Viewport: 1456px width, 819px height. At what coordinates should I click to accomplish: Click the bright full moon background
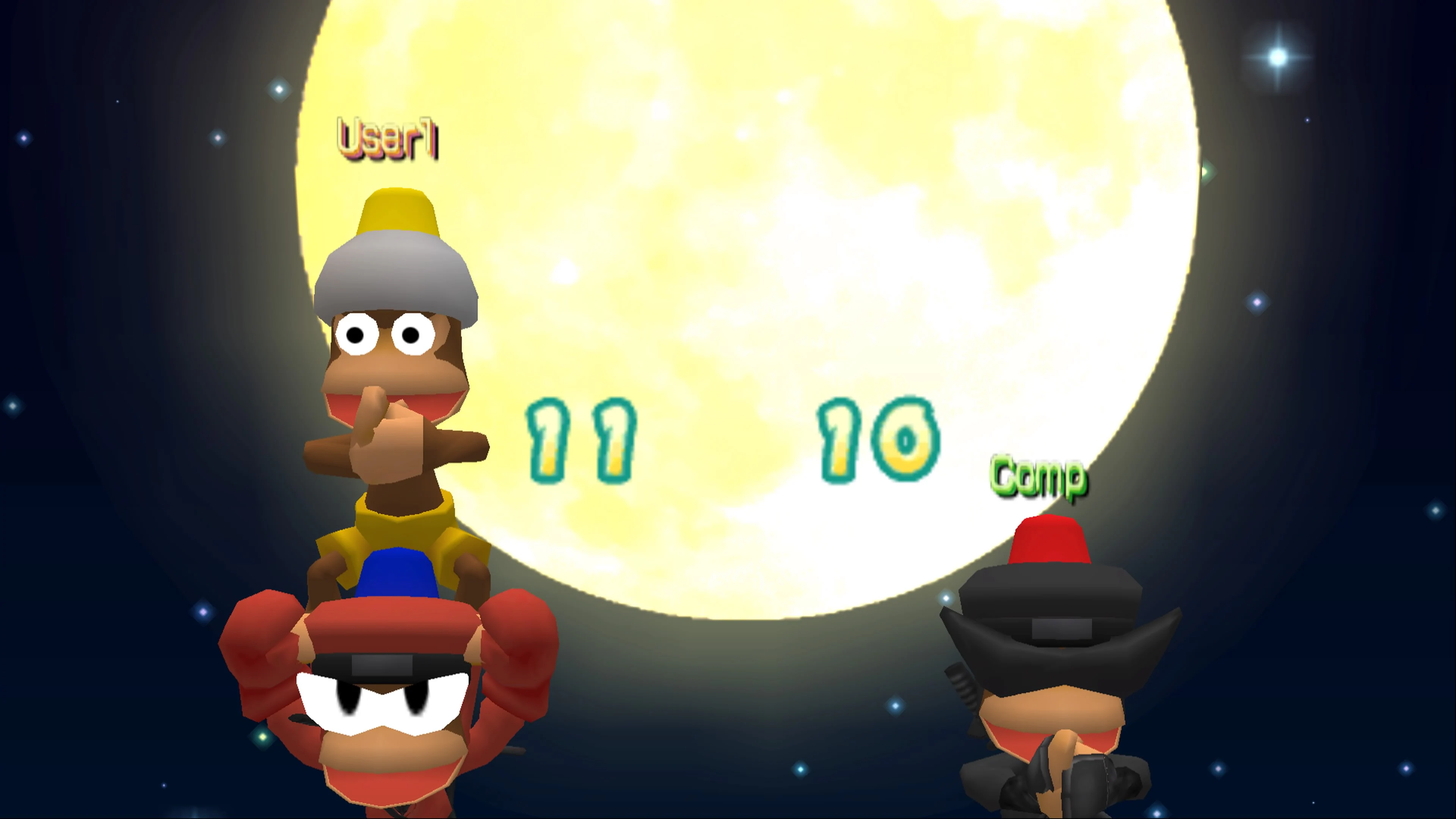pos(735,226)
